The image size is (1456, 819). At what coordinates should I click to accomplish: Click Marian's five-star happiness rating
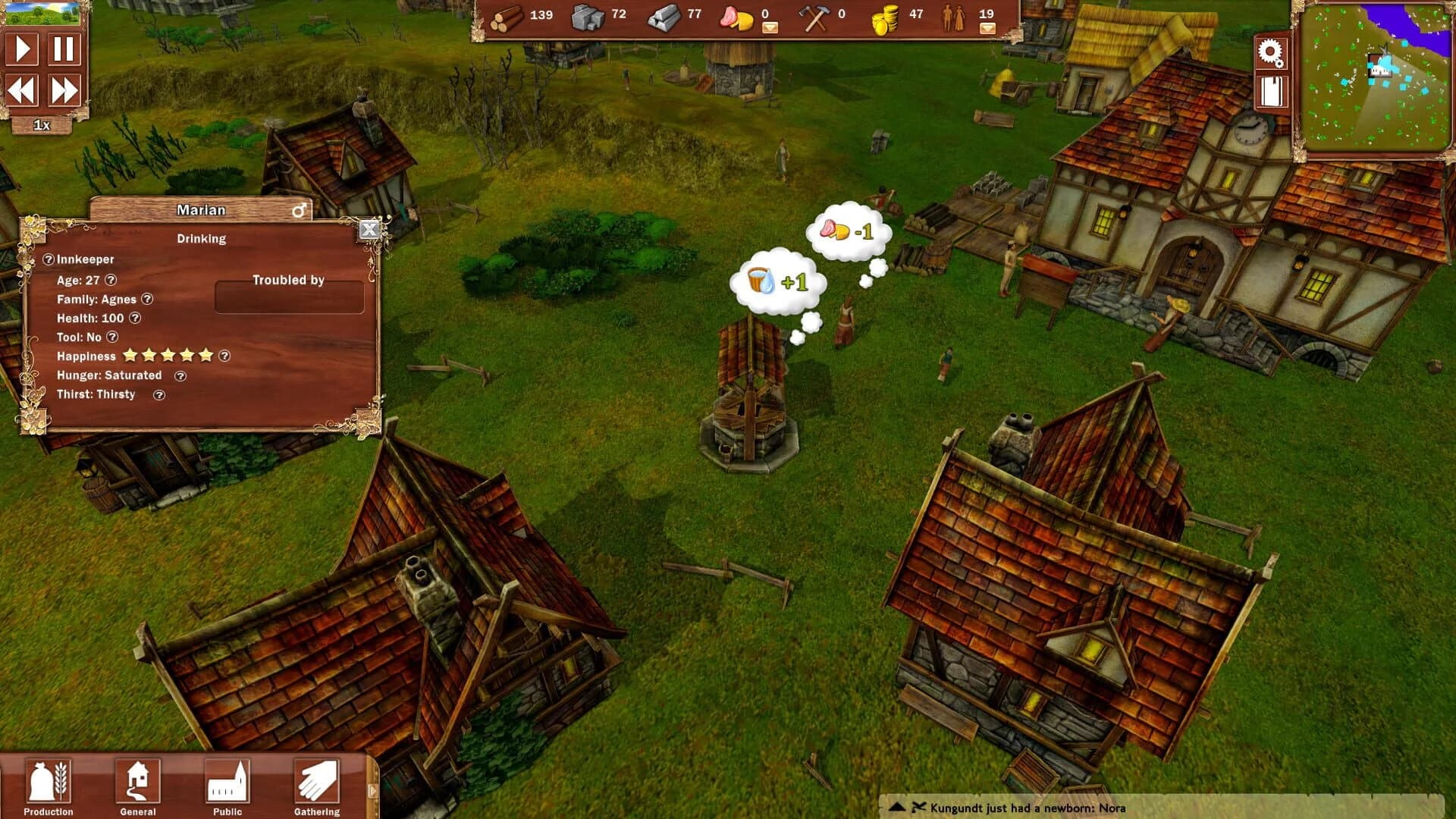click(167, 356)
